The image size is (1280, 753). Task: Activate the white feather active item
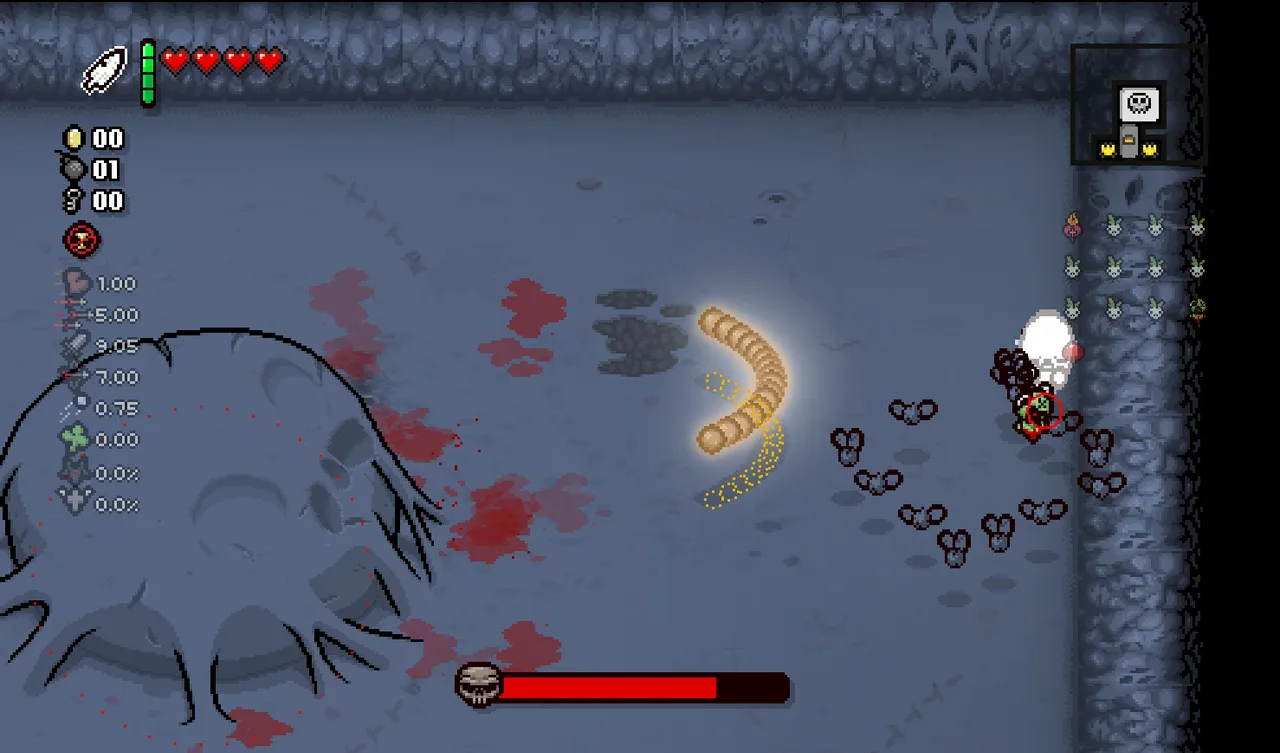click(x=104, y=72)
